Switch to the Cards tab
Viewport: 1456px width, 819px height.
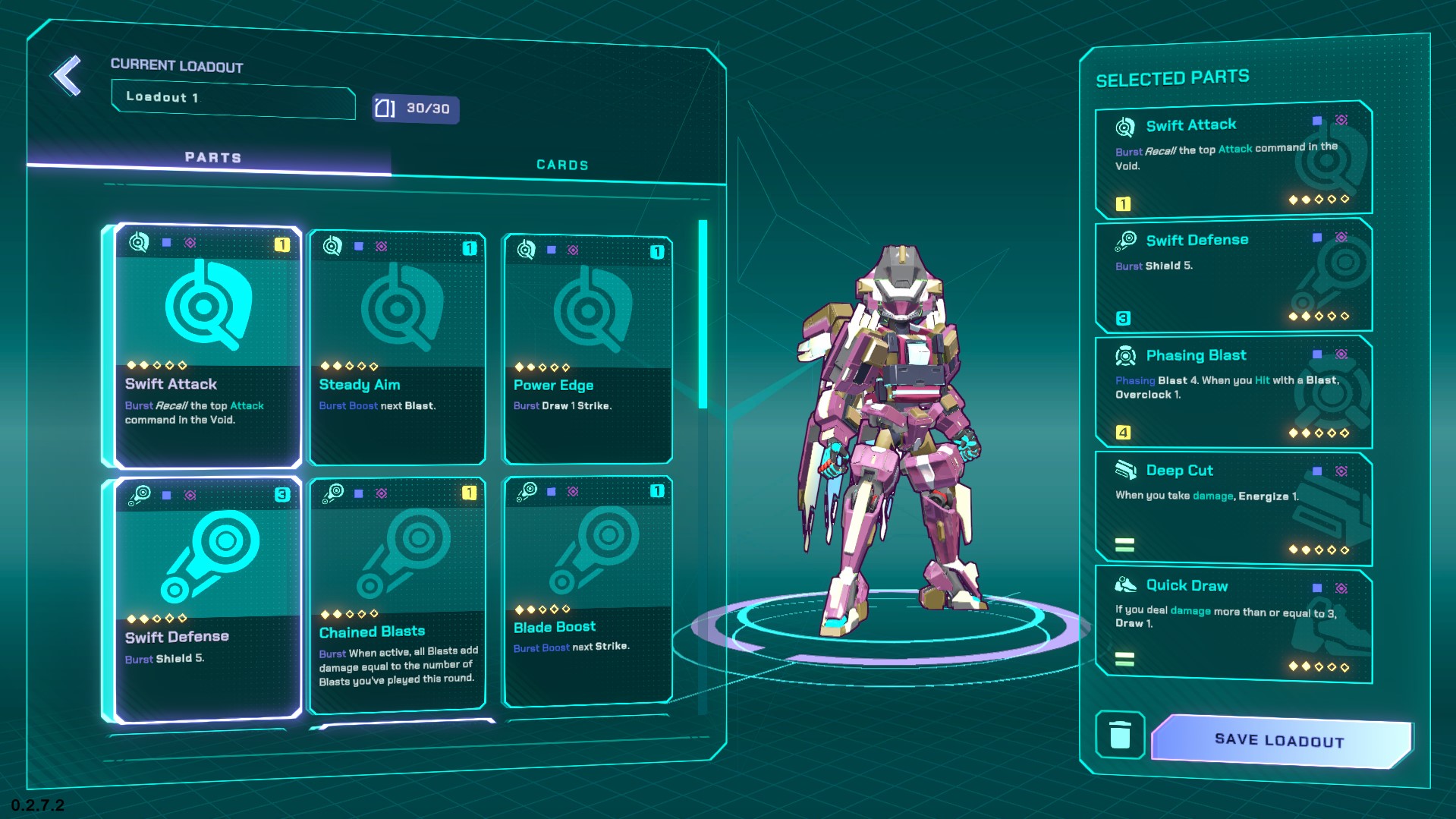(561, 165)
